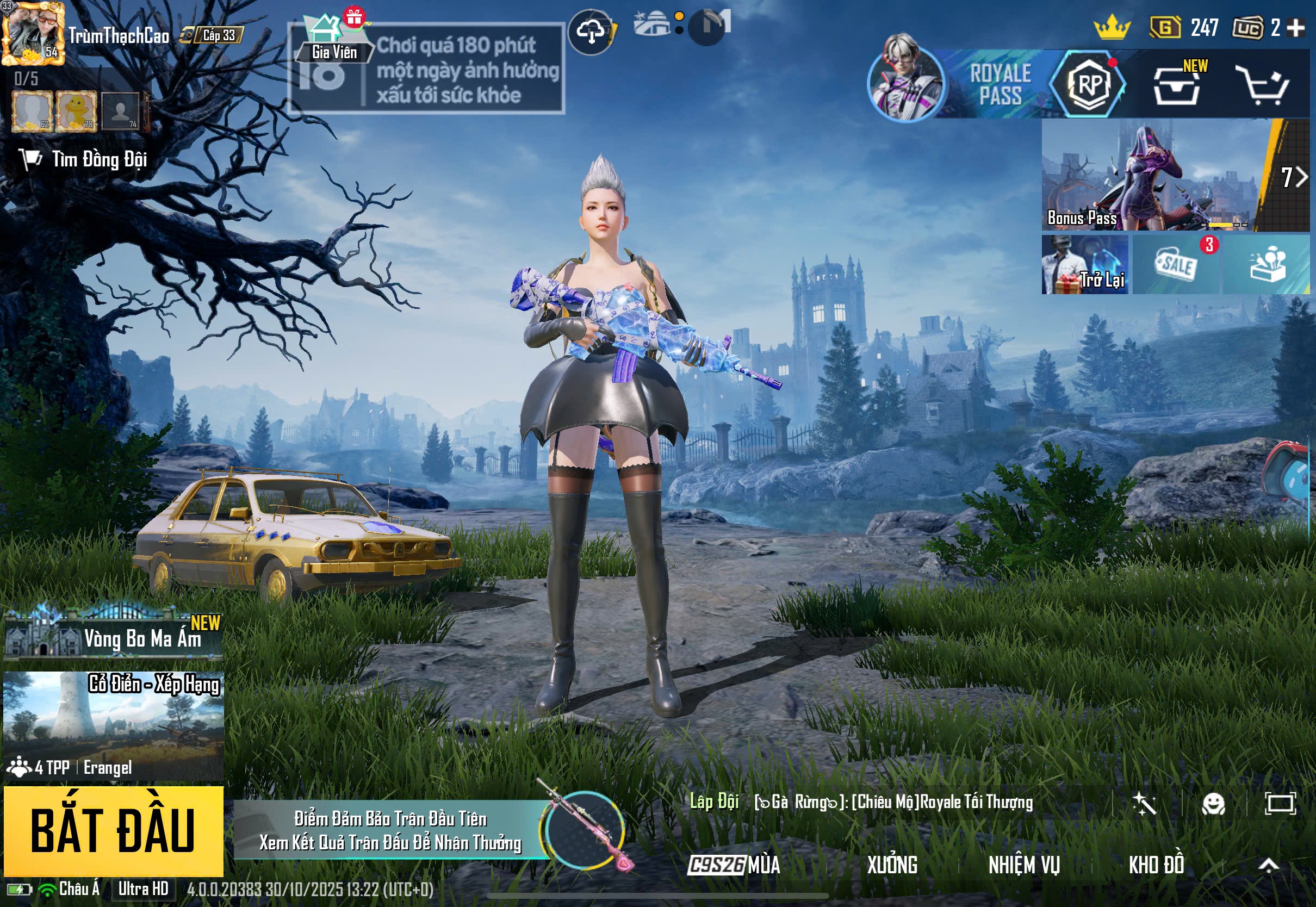Screen dimensions: 1316x907
Task: Click Tìm Đồng Đội to find teammates
Action: 85,160
